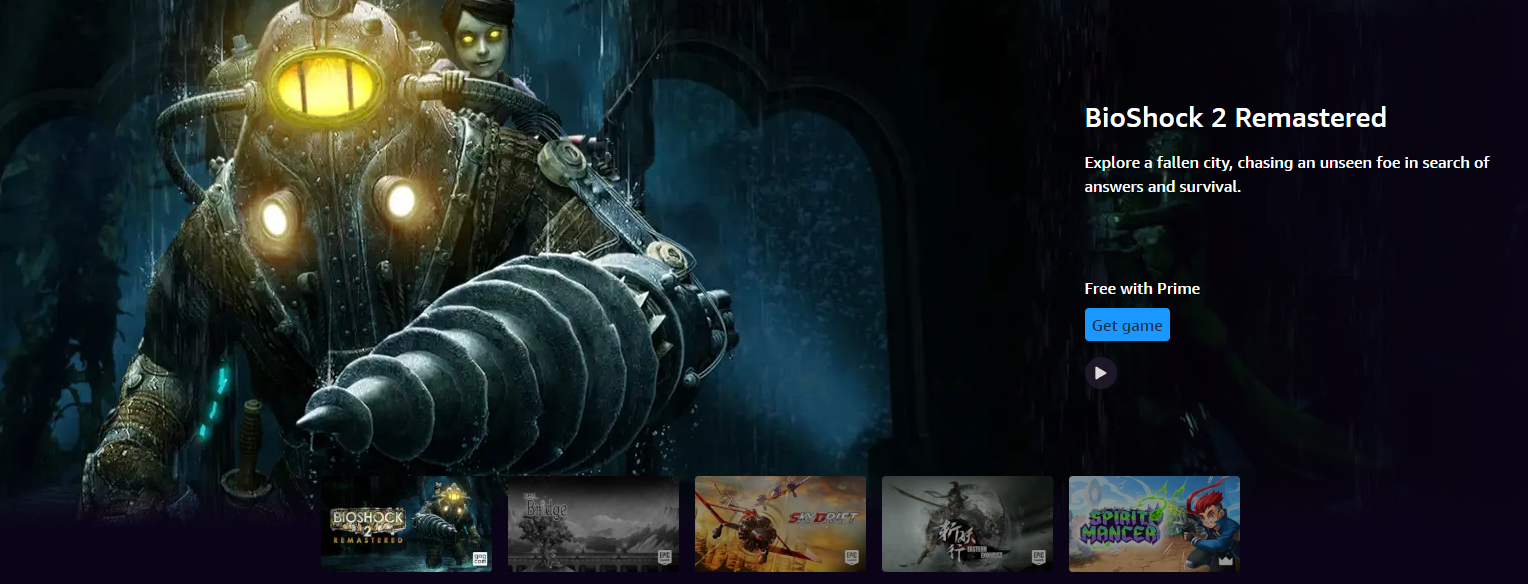Select the Eastern Exorcist thumbnail

967,523
